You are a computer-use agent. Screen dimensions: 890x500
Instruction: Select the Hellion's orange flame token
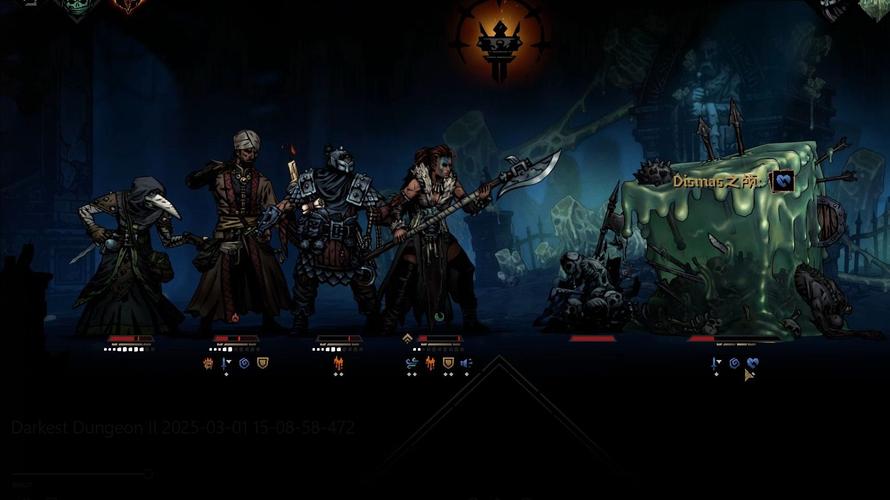tap(430, 363)
